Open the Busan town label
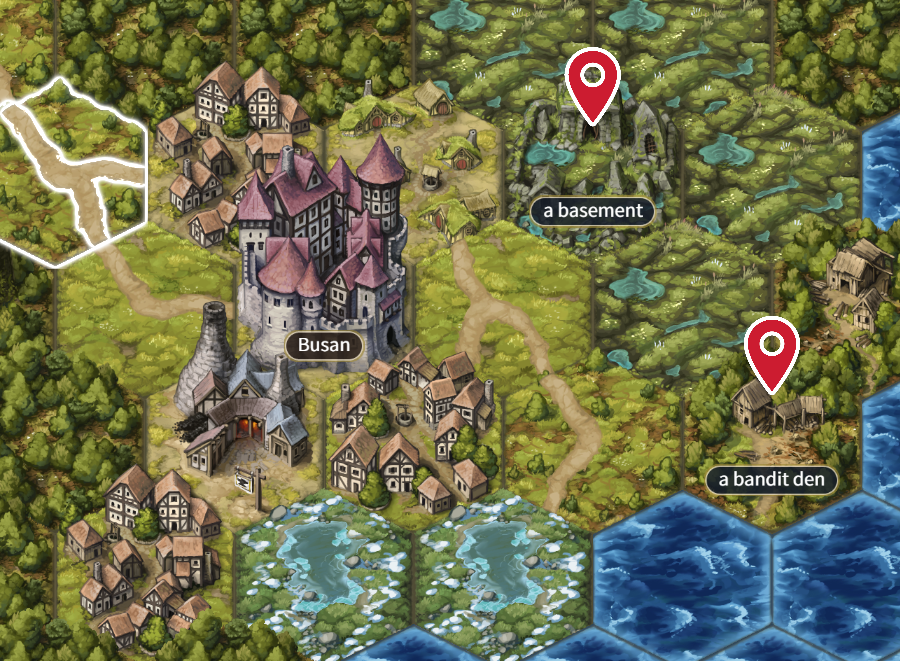 click(323, 346)
